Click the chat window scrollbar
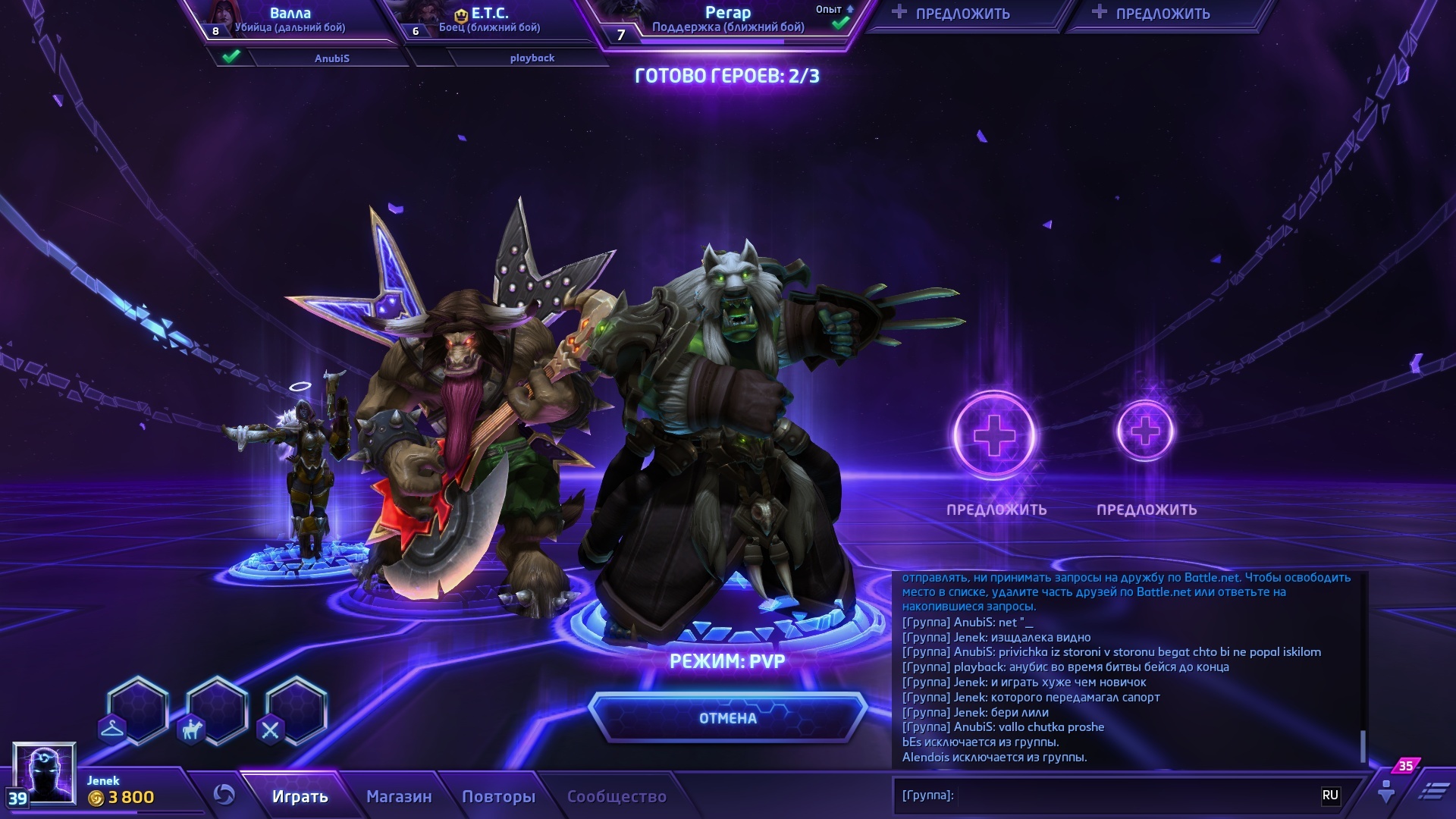The width and height of the screenshot is (1456, 819). pyautogui.click(x=1363, y=746)
